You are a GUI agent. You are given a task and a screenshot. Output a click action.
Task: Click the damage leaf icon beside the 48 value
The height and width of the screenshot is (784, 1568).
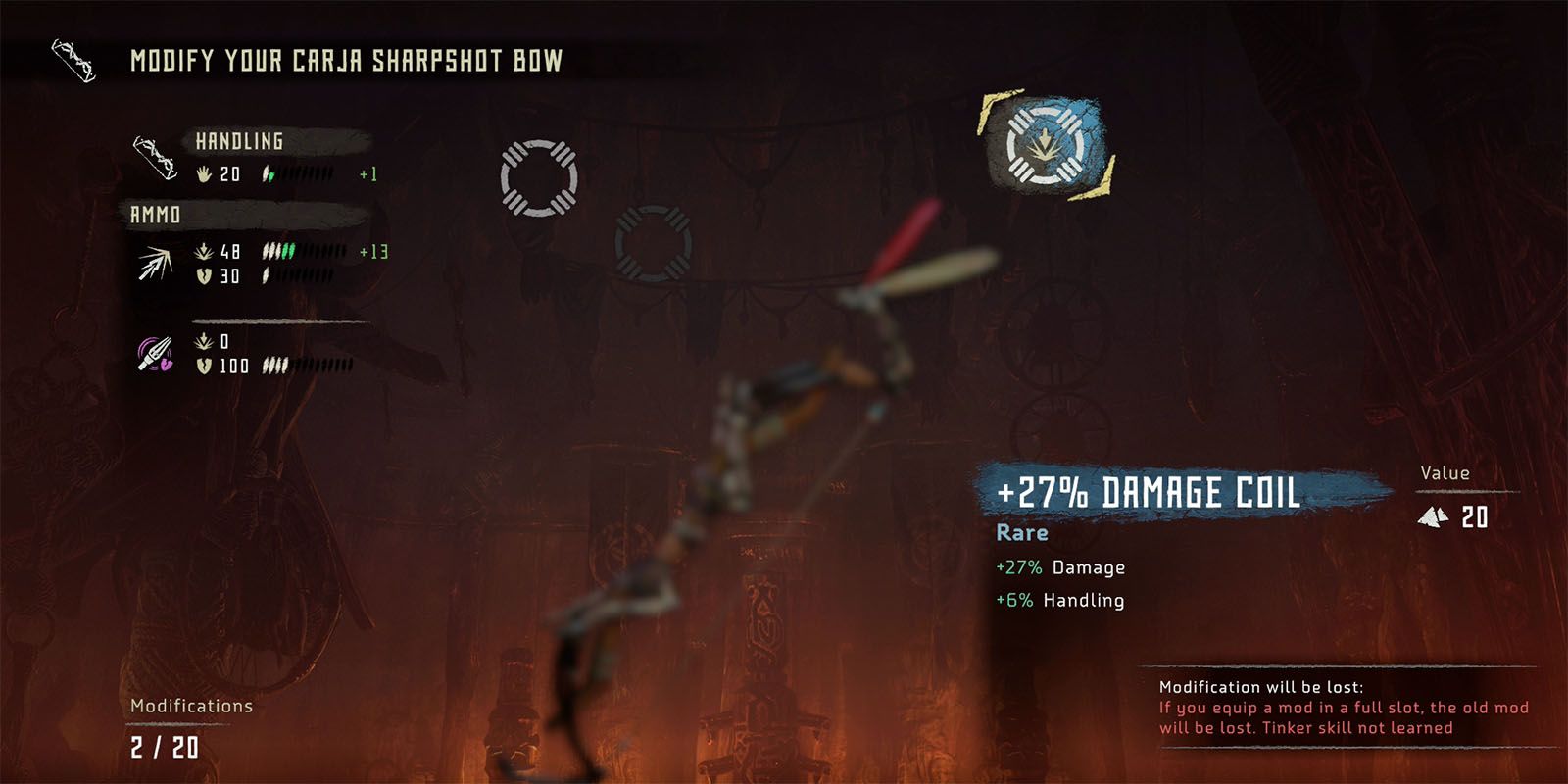coord(202,251)
